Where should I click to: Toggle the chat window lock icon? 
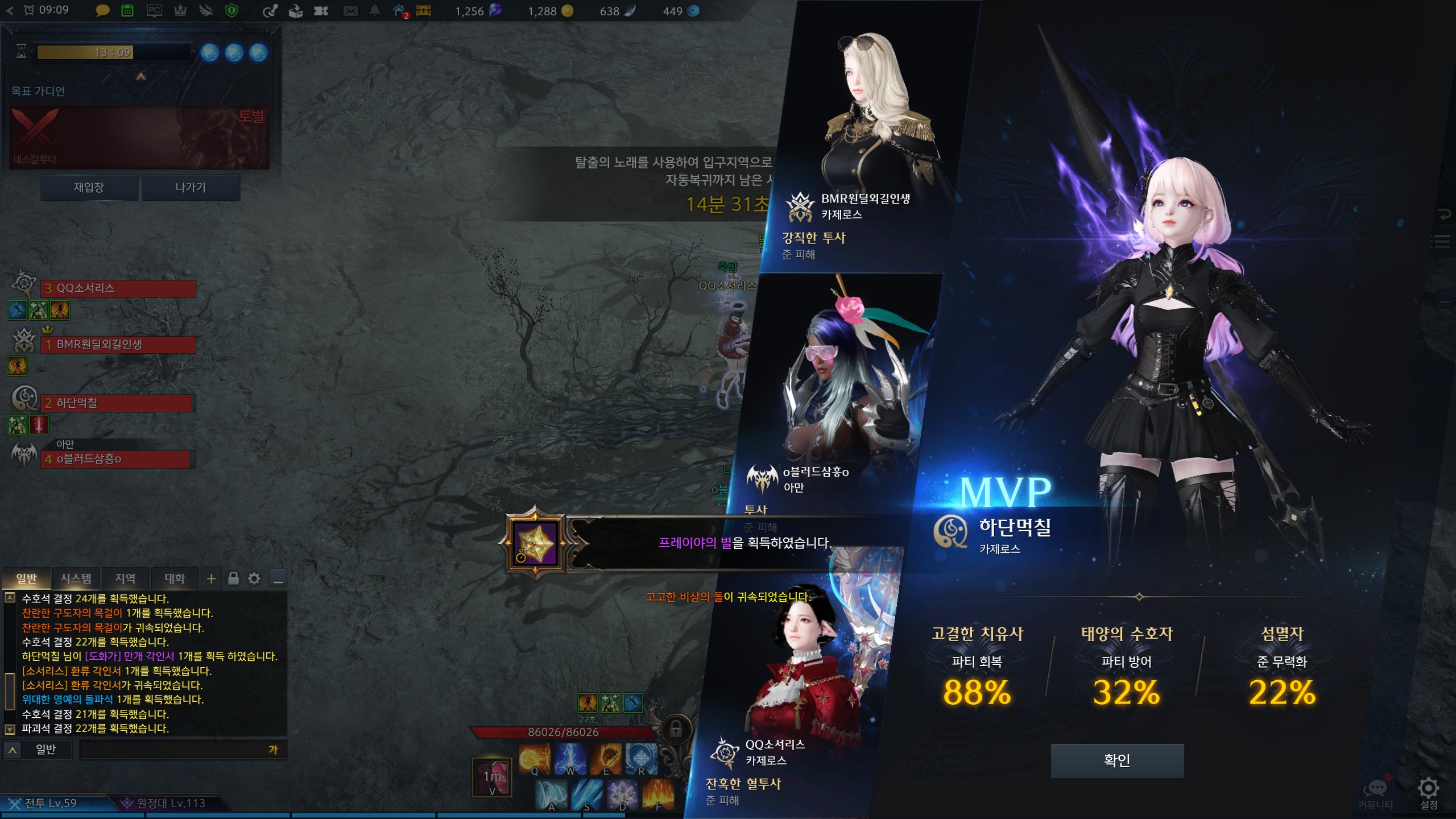tap(233, 578)
